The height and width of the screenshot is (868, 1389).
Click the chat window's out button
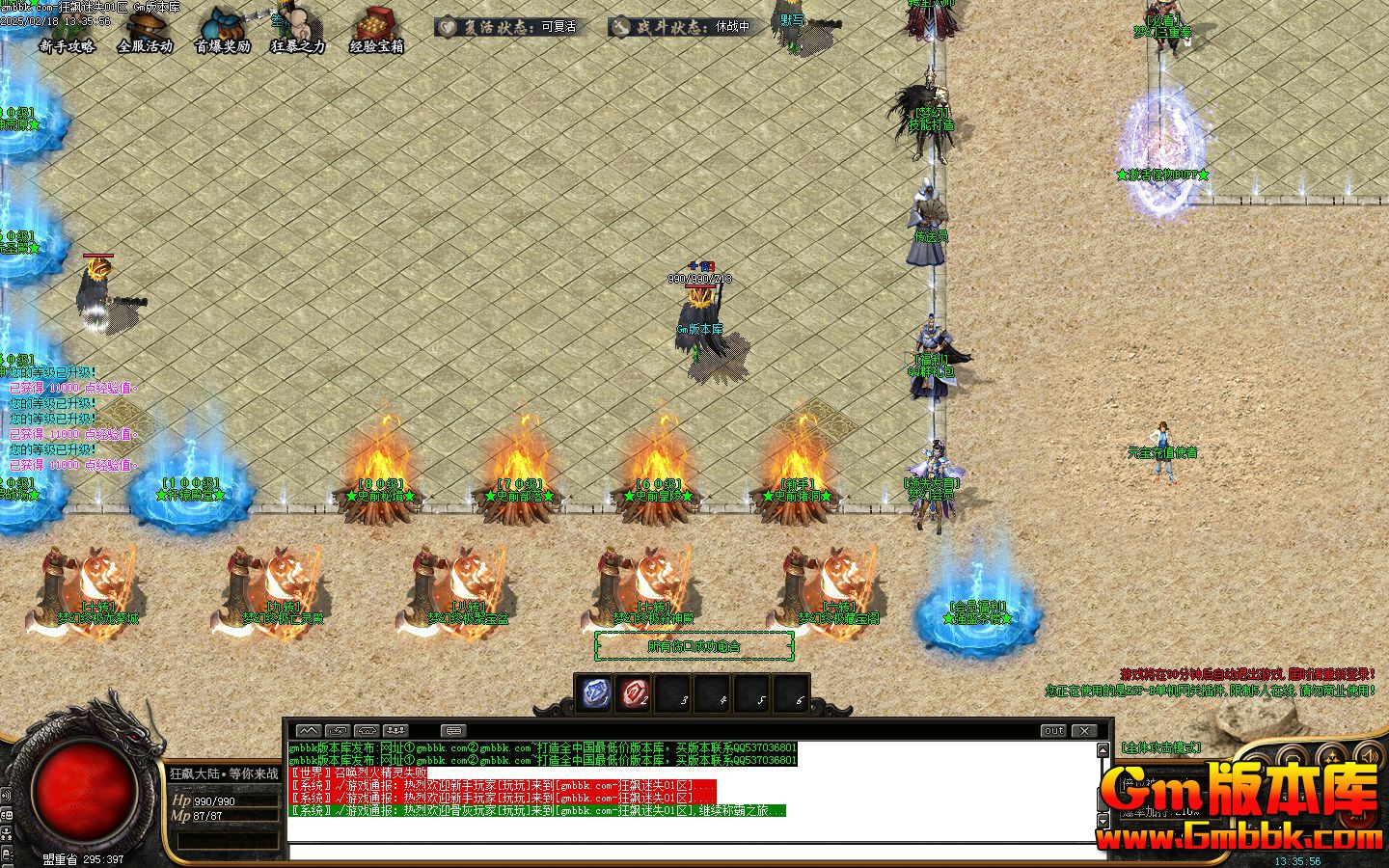coord(1053,731)
